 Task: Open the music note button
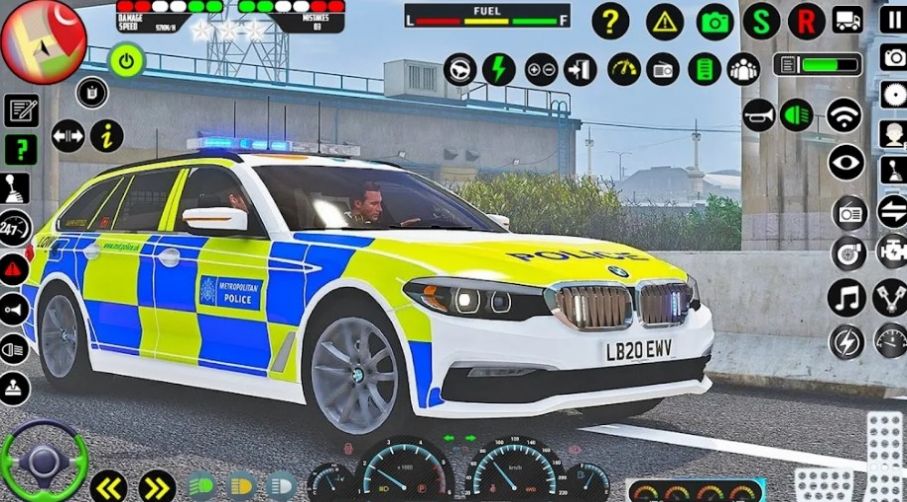point(846,297)
